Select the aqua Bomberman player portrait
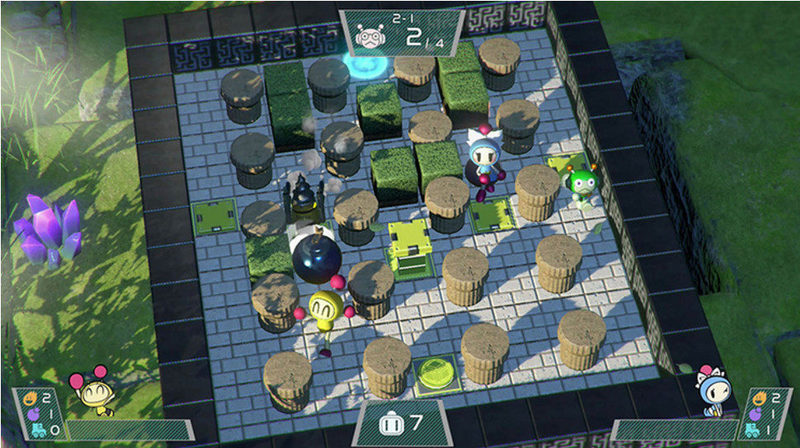 pos(712,391)
